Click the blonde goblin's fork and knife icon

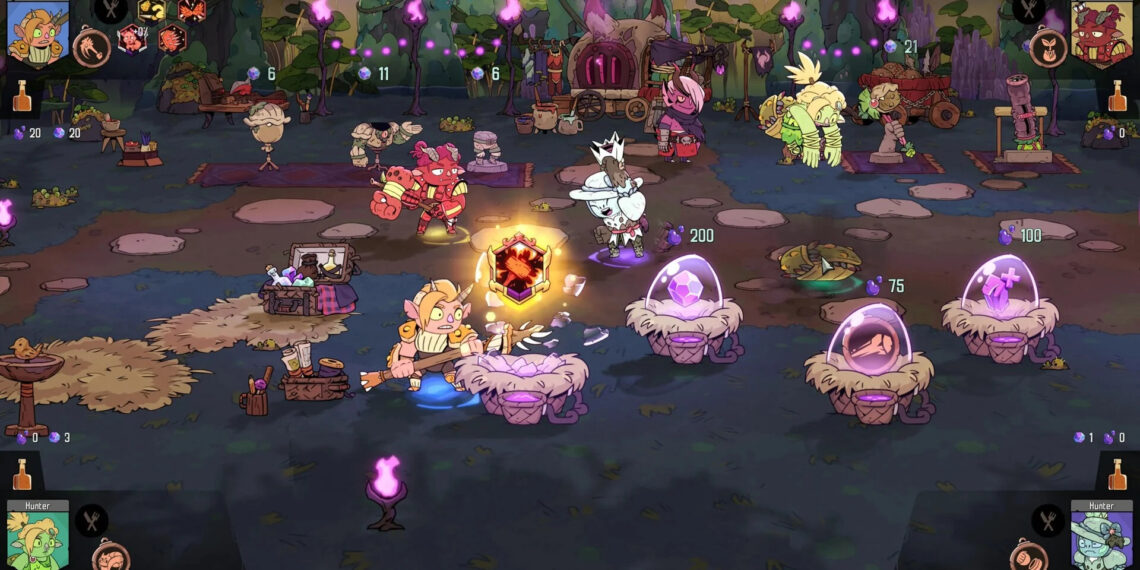click(110, 10)
